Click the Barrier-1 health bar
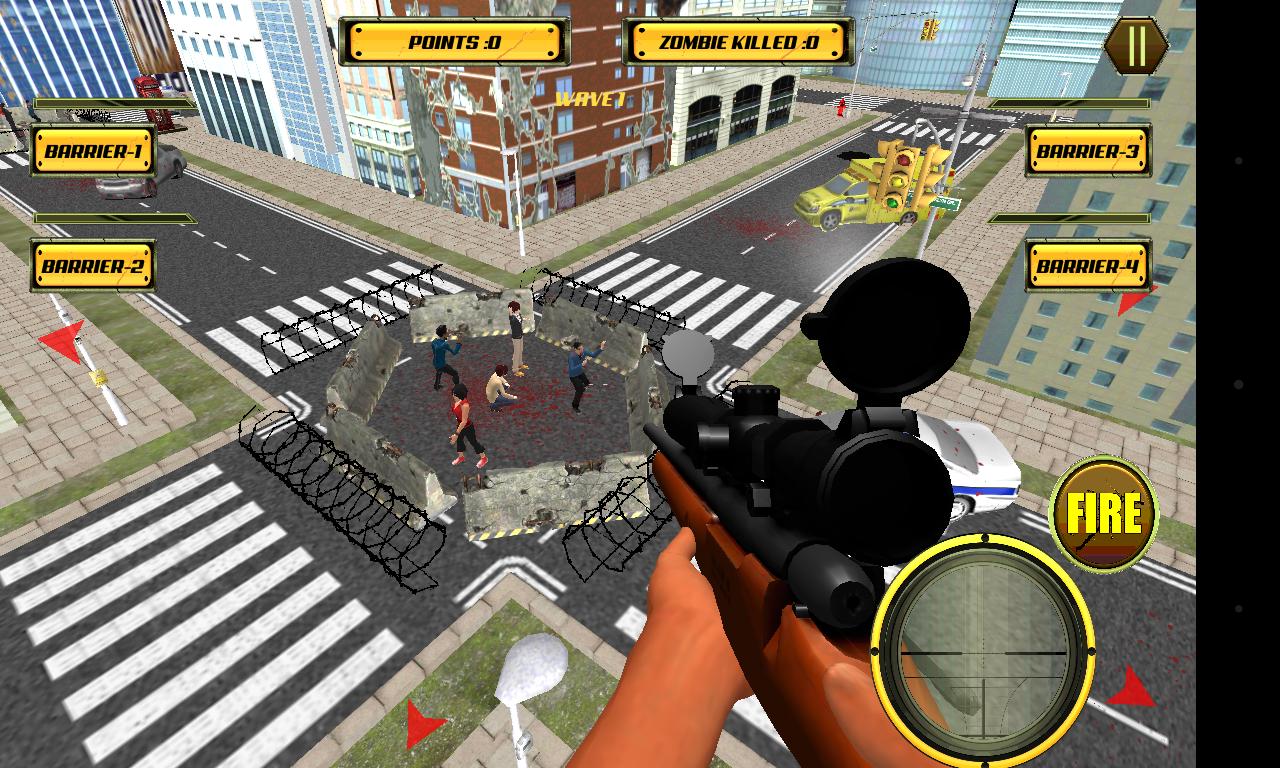1280x768 pixels. click(x=115, y=102)
